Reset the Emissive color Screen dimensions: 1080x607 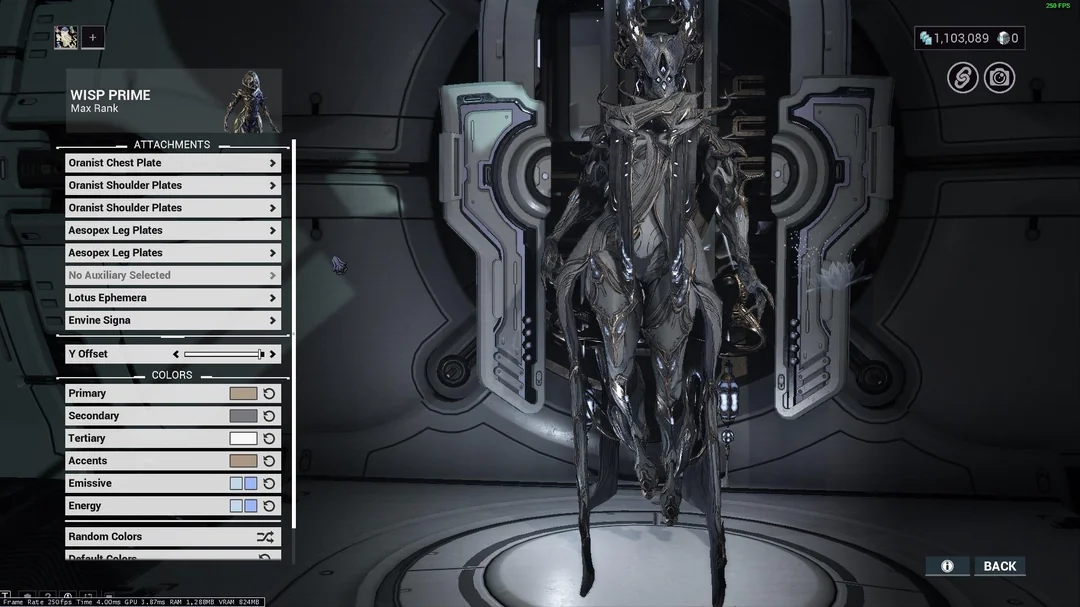coord(269,484)
